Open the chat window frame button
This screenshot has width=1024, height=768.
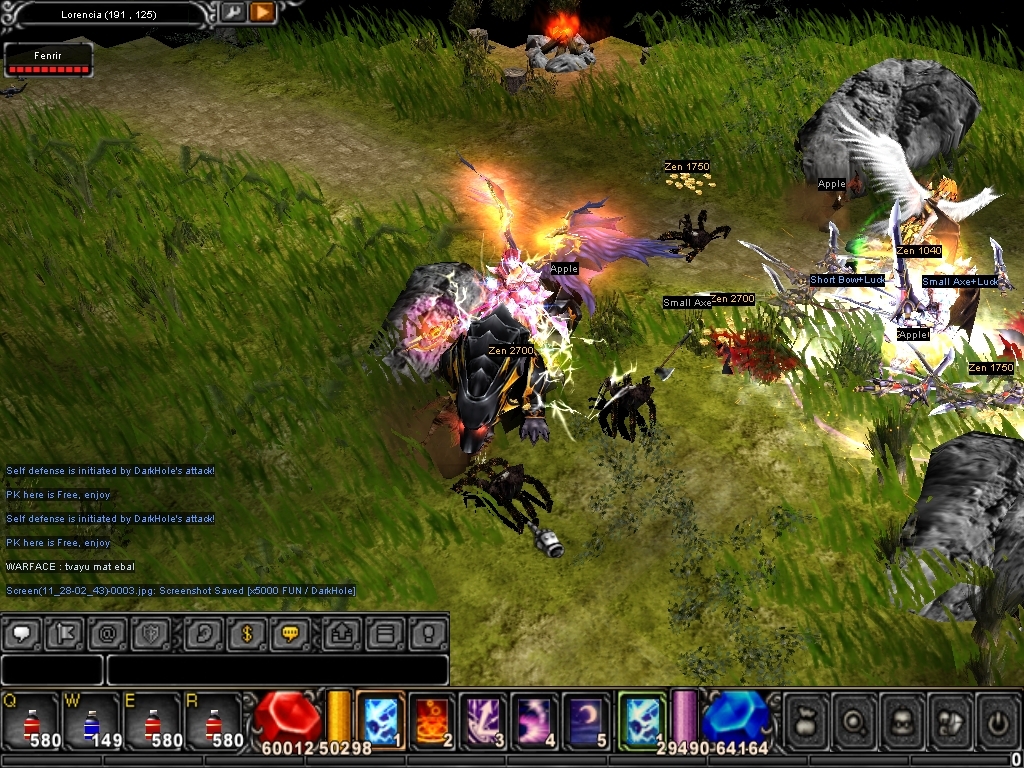point(384,633)
